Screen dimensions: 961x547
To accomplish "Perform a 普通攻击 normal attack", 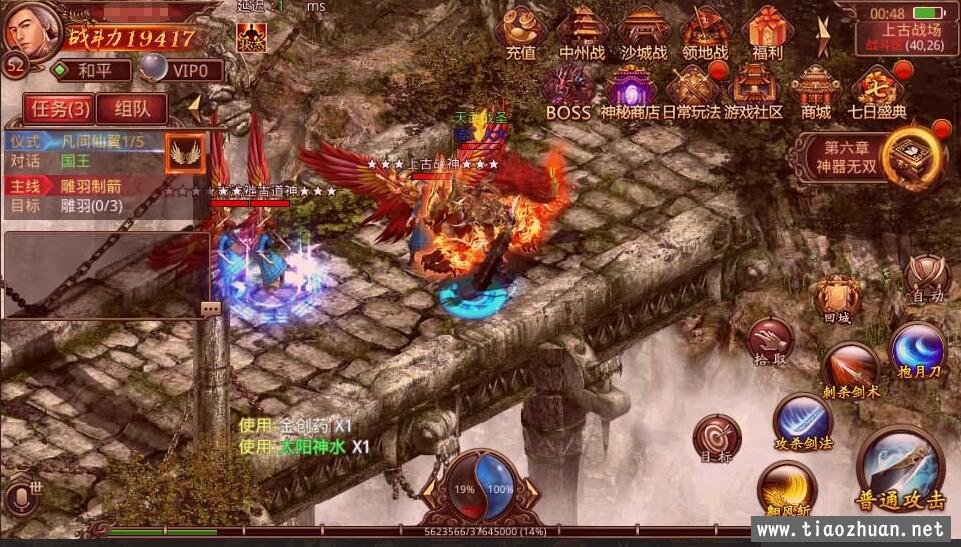I will coord(900,470).
